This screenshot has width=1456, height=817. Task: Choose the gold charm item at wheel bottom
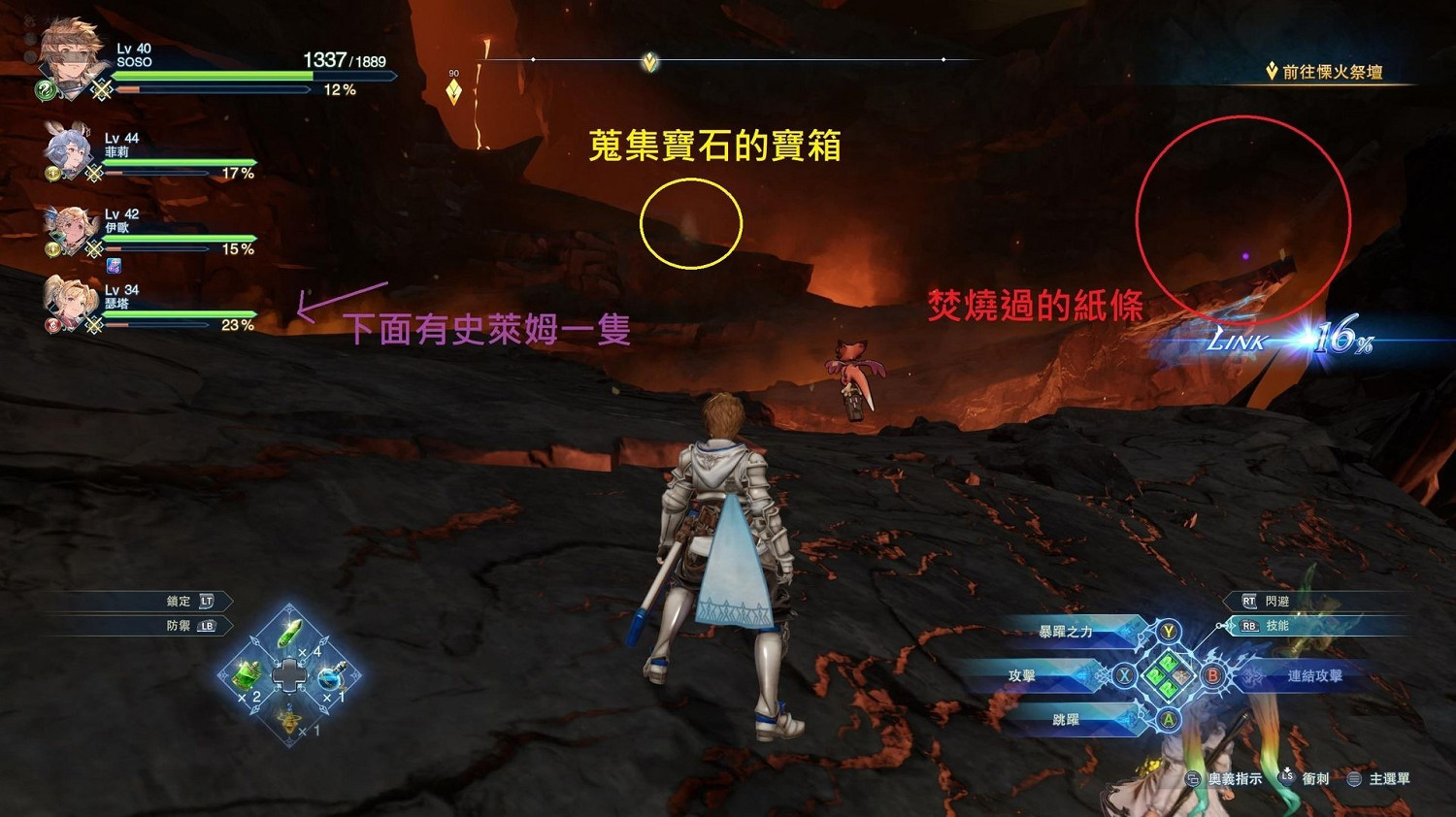click(x=289, y=722)
